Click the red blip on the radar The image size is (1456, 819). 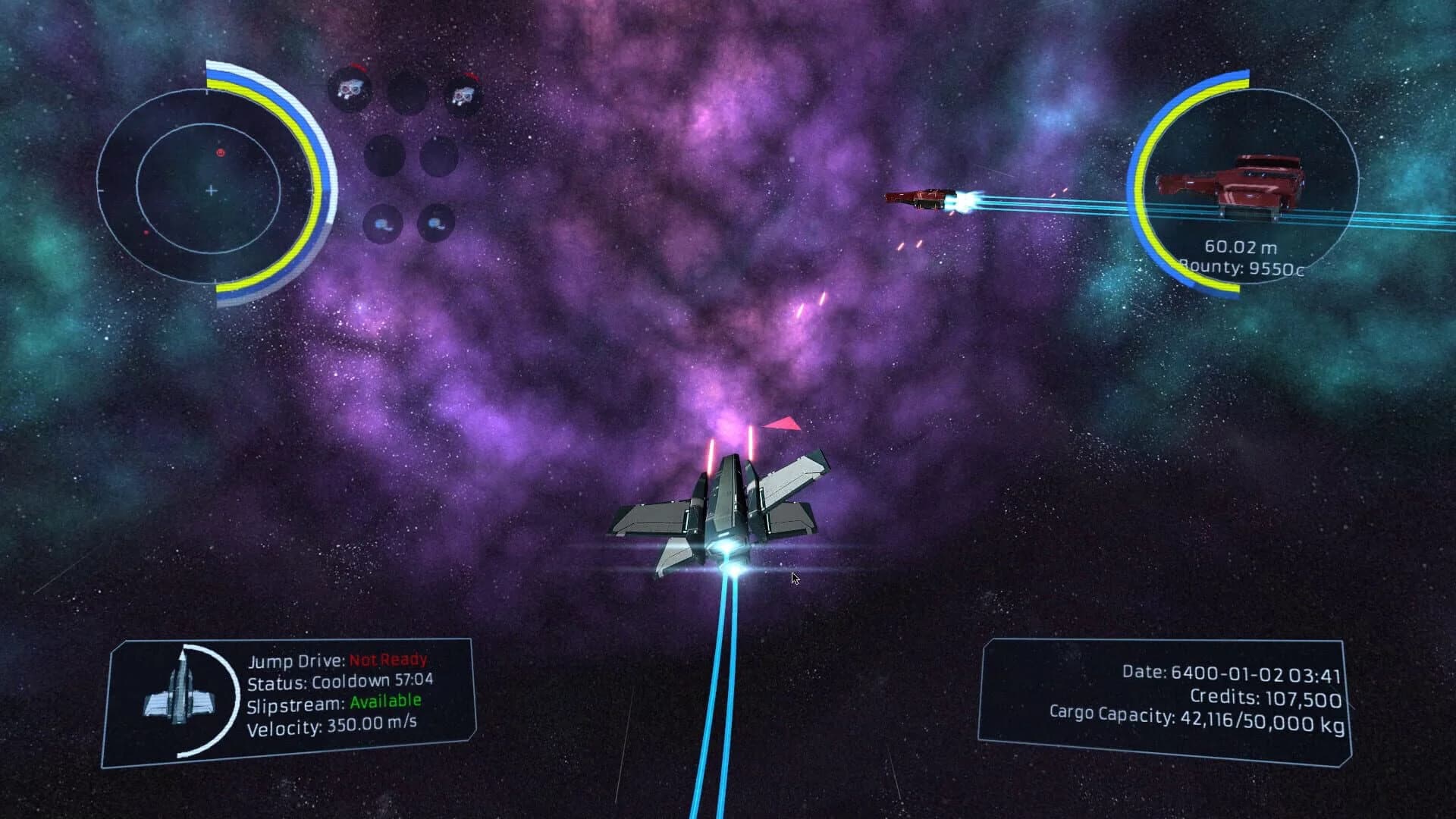tap(220, 152)
